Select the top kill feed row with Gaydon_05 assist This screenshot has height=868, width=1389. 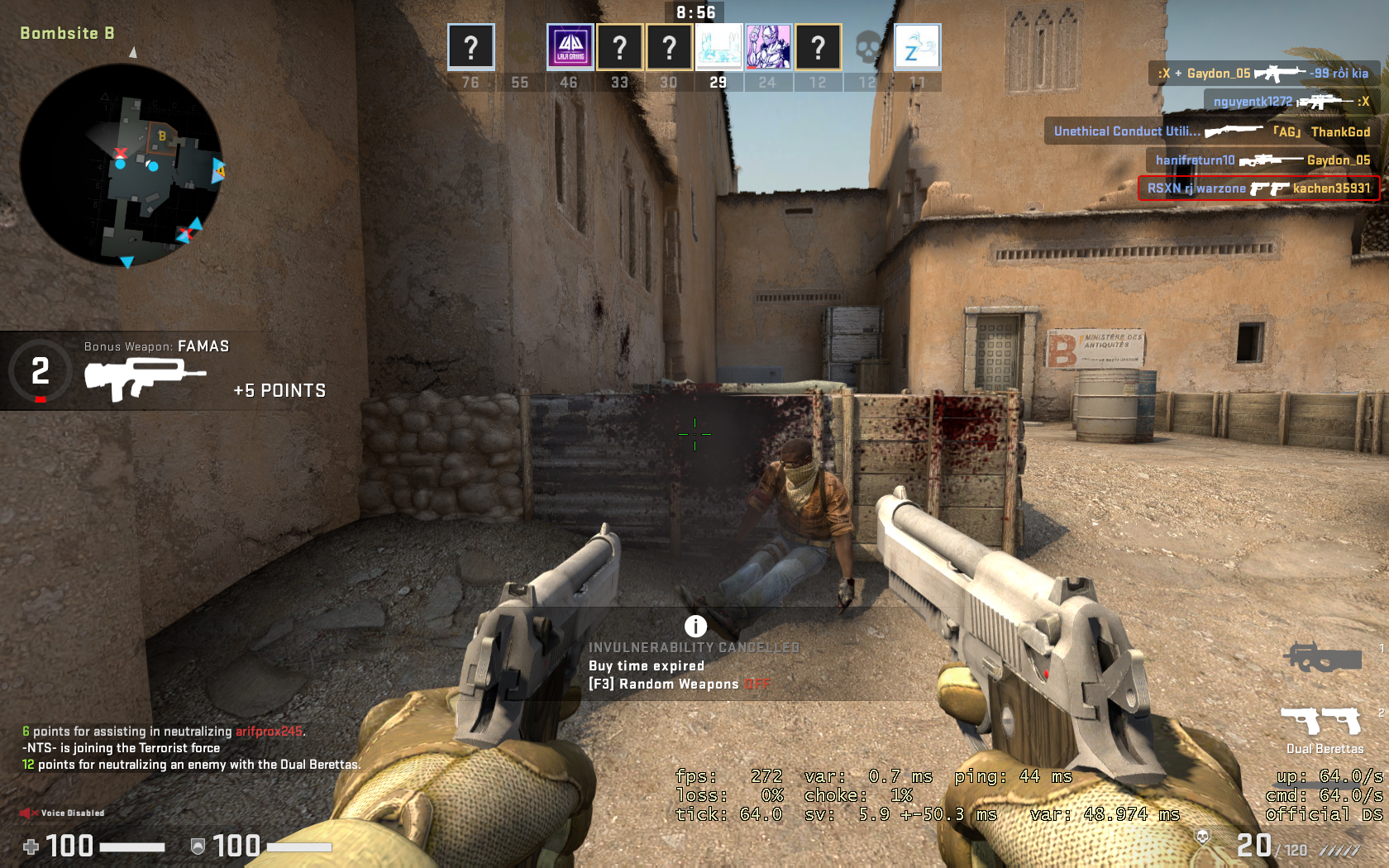(x=1263, y=74)
